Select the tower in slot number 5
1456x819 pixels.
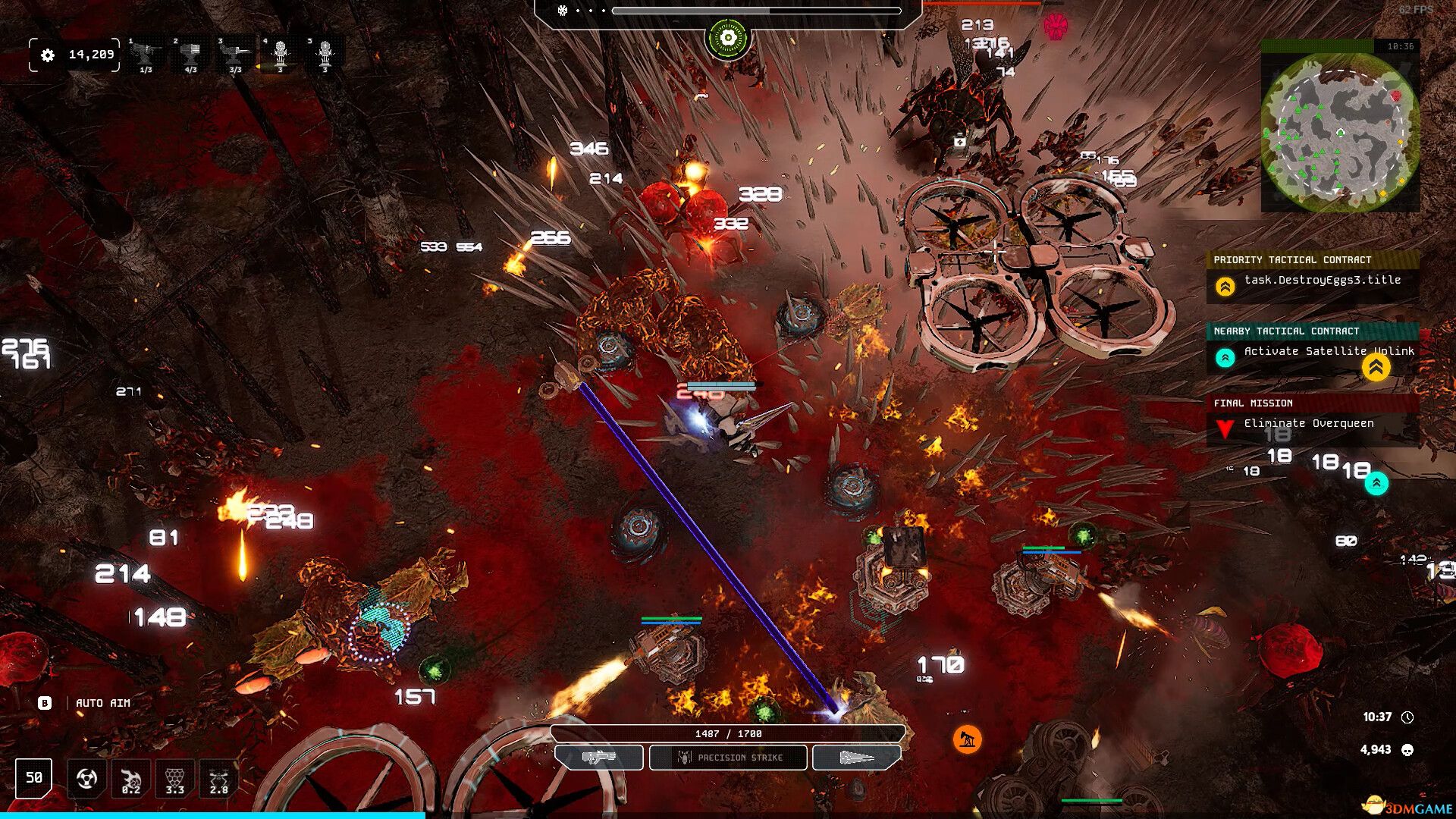coord(325,55)
